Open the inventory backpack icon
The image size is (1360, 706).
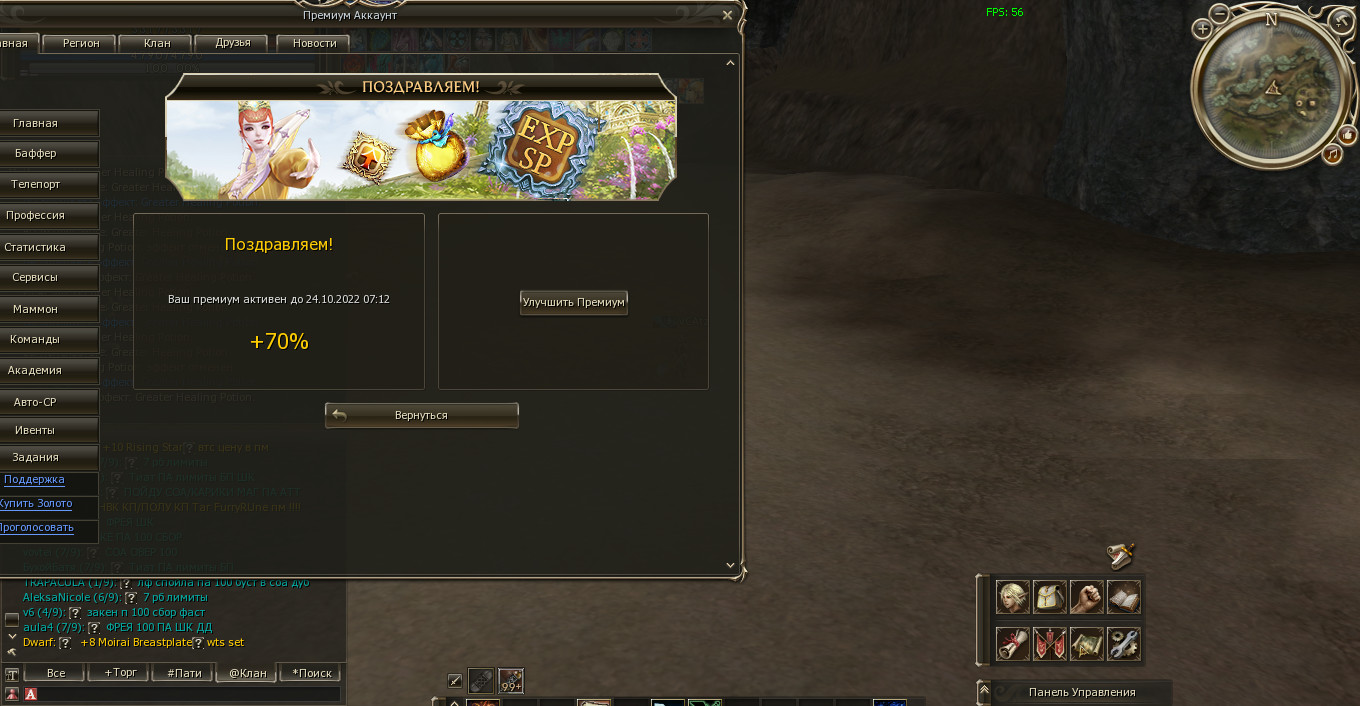click(x=1050, y=597)
